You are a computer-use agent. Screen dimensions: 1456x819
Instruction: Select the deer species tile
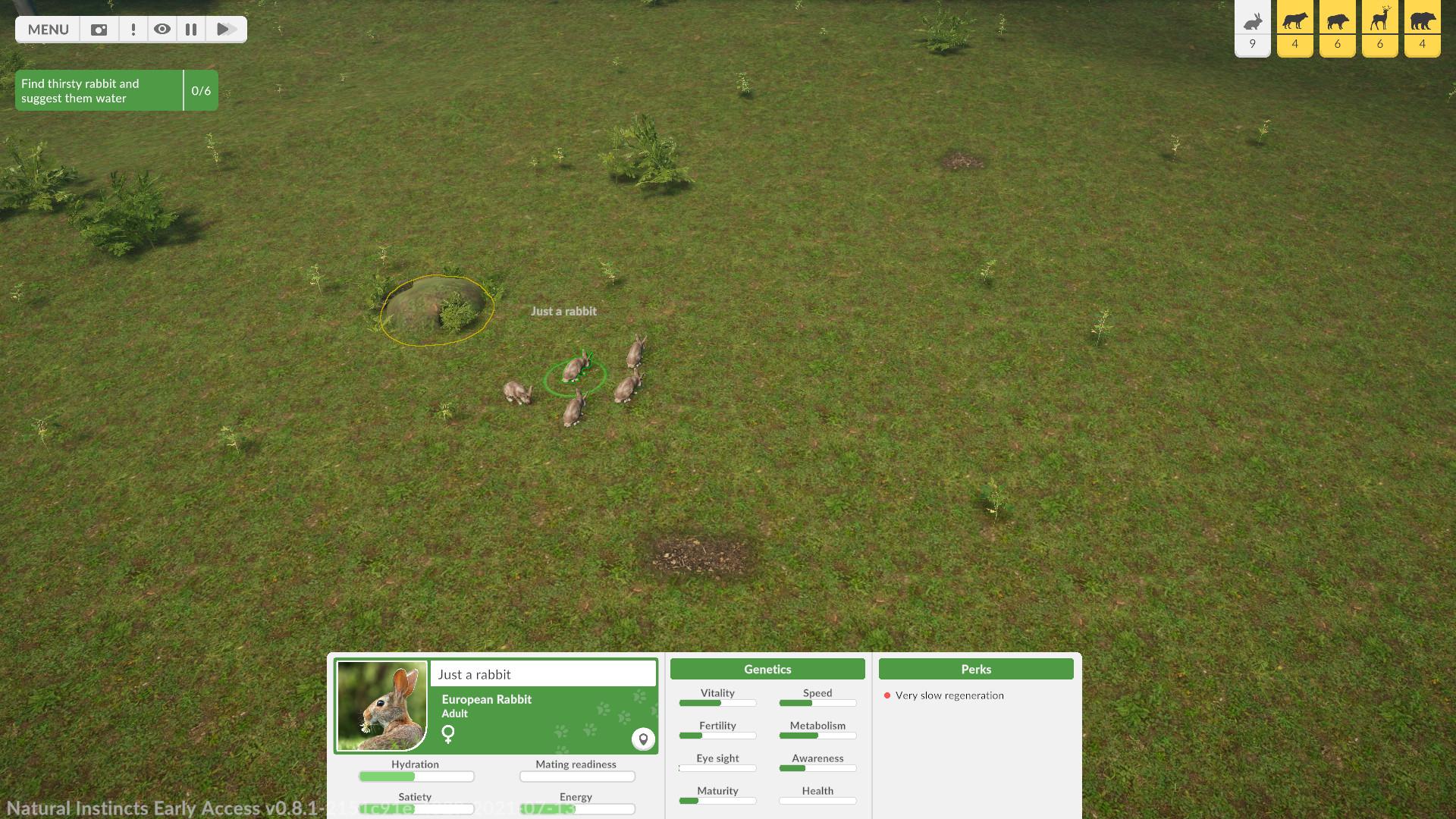coord(1379,28)
